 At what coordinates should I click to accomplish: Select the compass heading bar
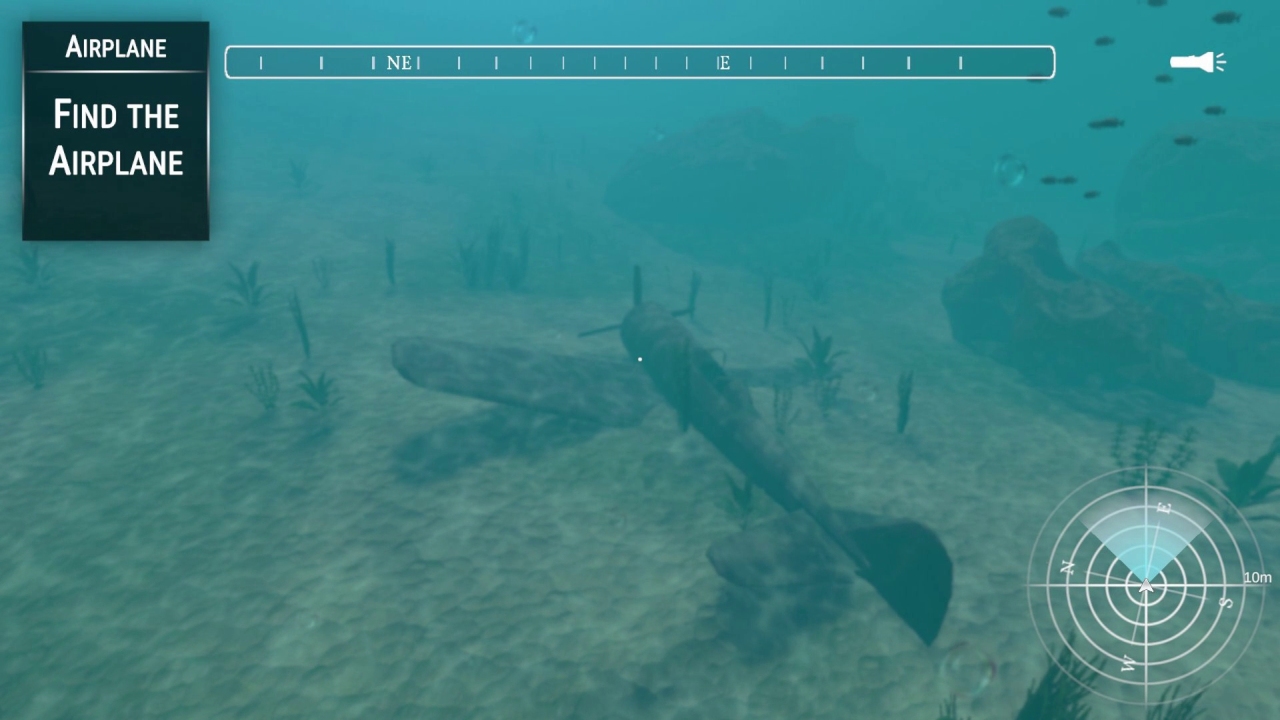(640, 62)
